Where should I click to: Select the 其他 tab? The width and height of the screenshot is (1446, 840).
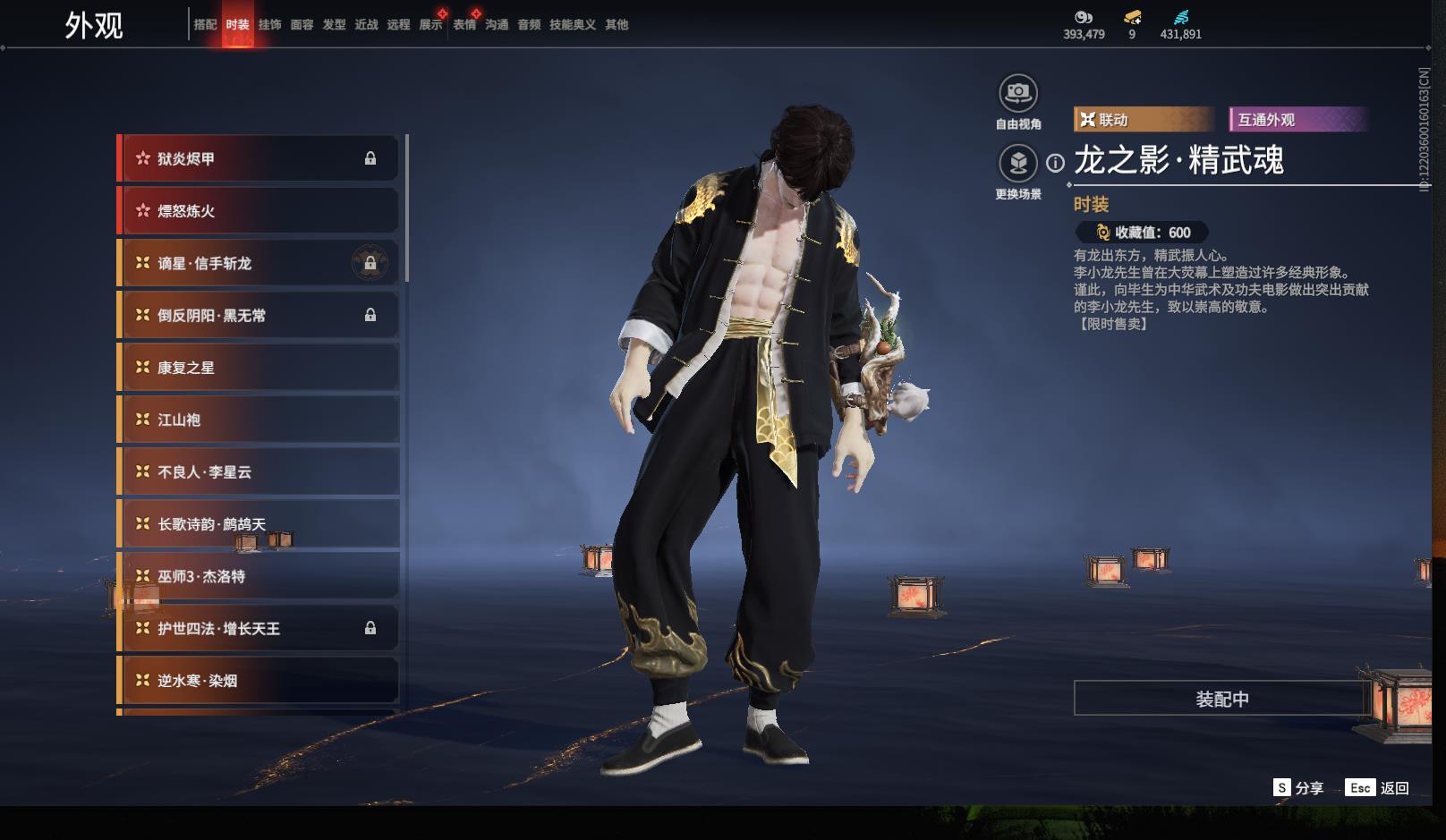pos(617,25)
